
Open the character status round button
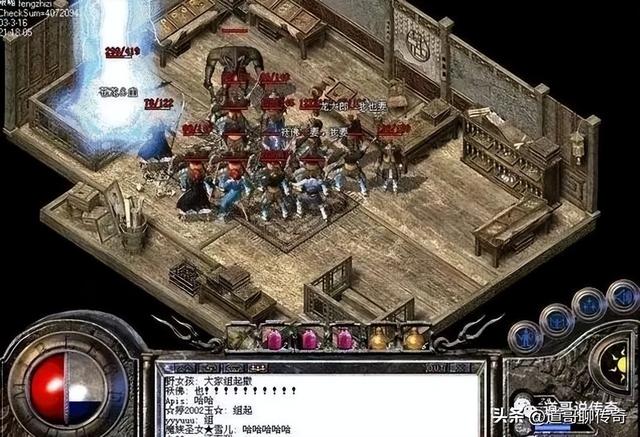(x=527, y=338)
